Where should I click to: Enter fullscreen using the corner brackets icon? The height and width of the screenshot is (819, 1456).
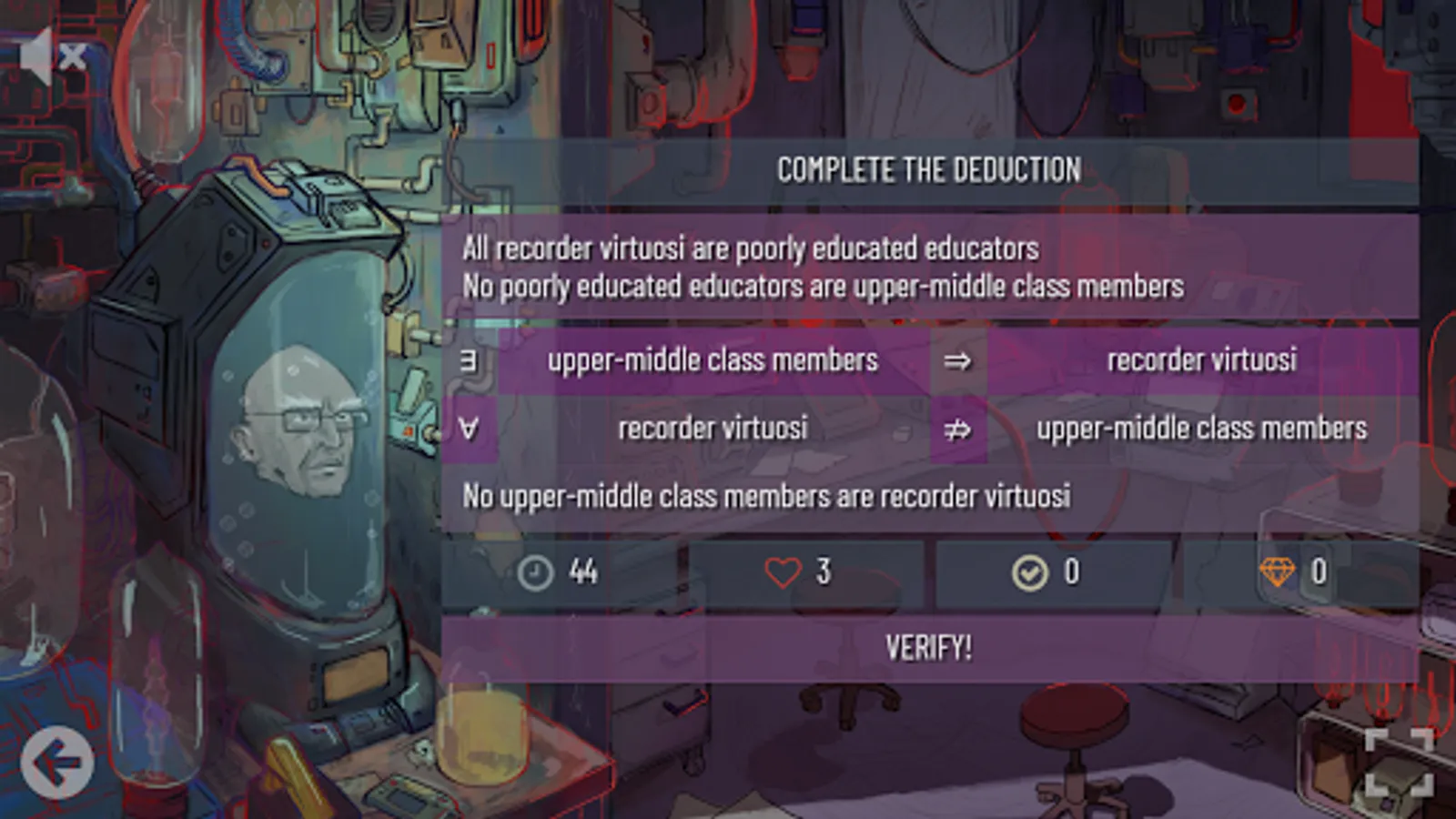[1399, 763]
